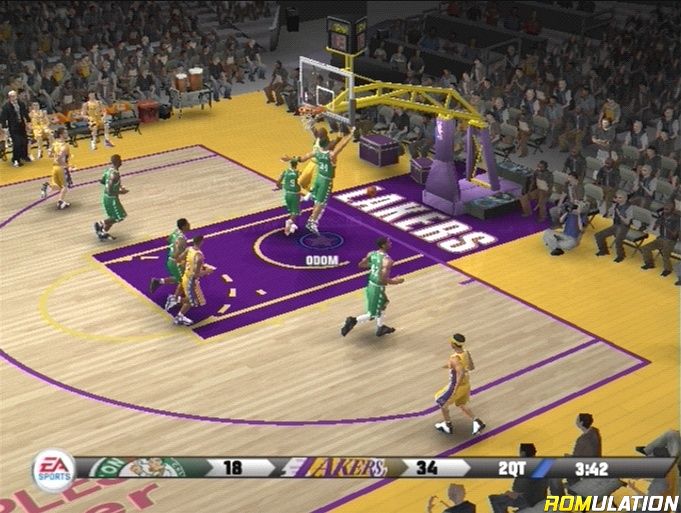The width and height of the screenshot is (681, 513).
Task: Click the ODOM player name marker
Action: (x=320, y=260)
